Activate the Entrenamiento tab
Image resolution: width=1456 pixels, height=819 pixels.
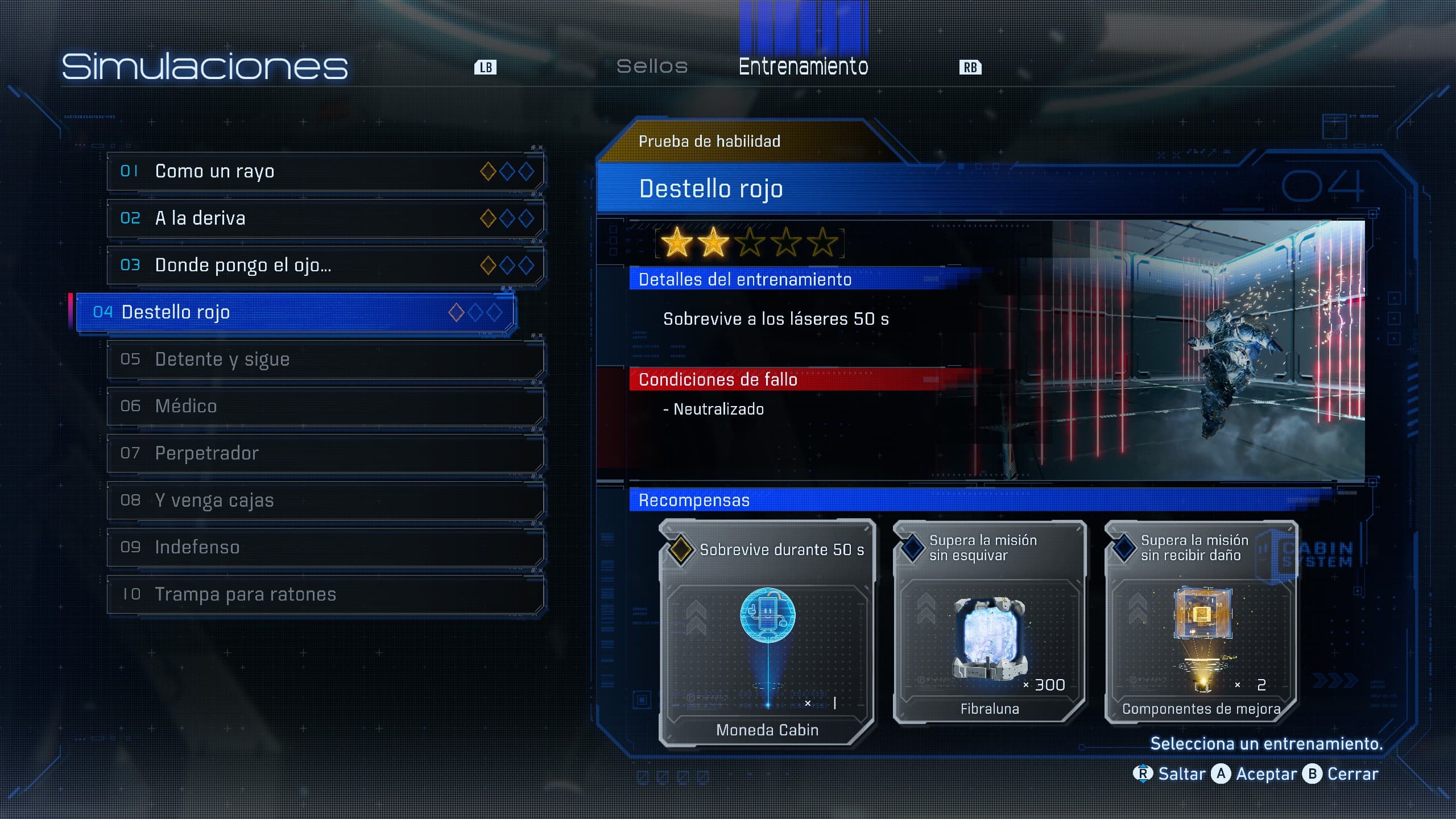[x=803, y=67]
